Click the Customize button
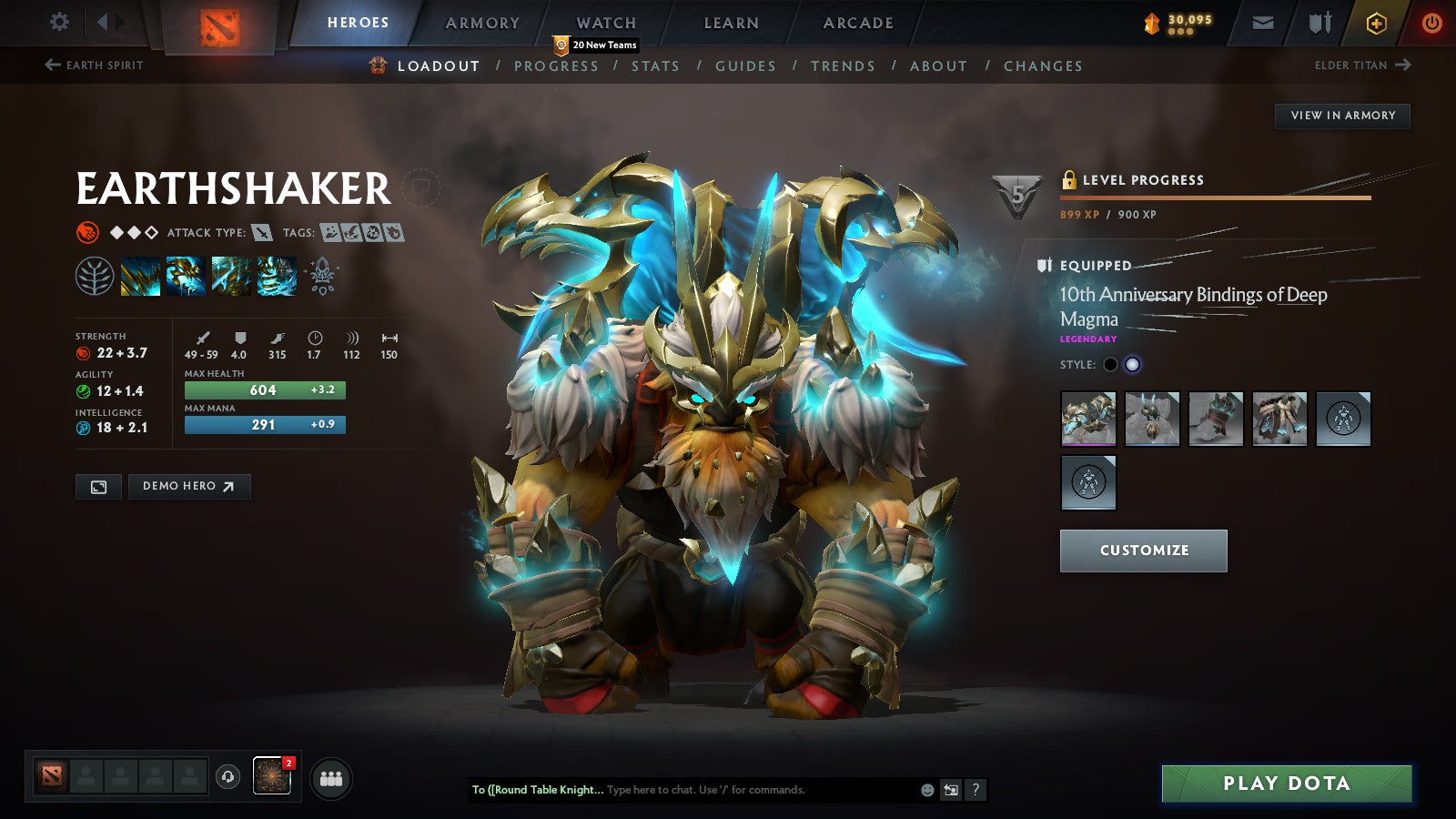Image resolution: width=1456 pixels, height=819 pixels. point(1143,550)
